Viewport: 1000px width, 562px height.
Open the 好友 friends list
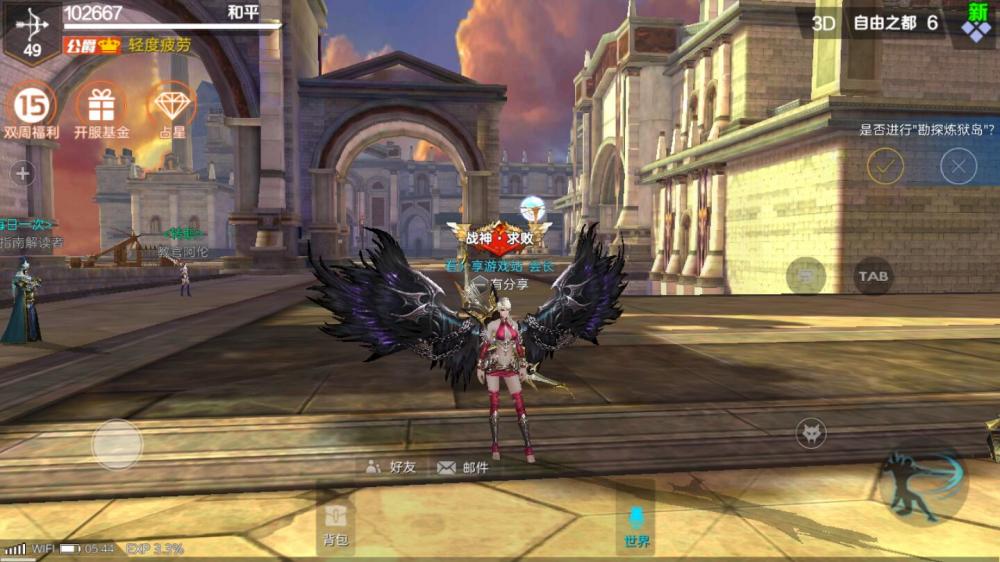(391, 467)
